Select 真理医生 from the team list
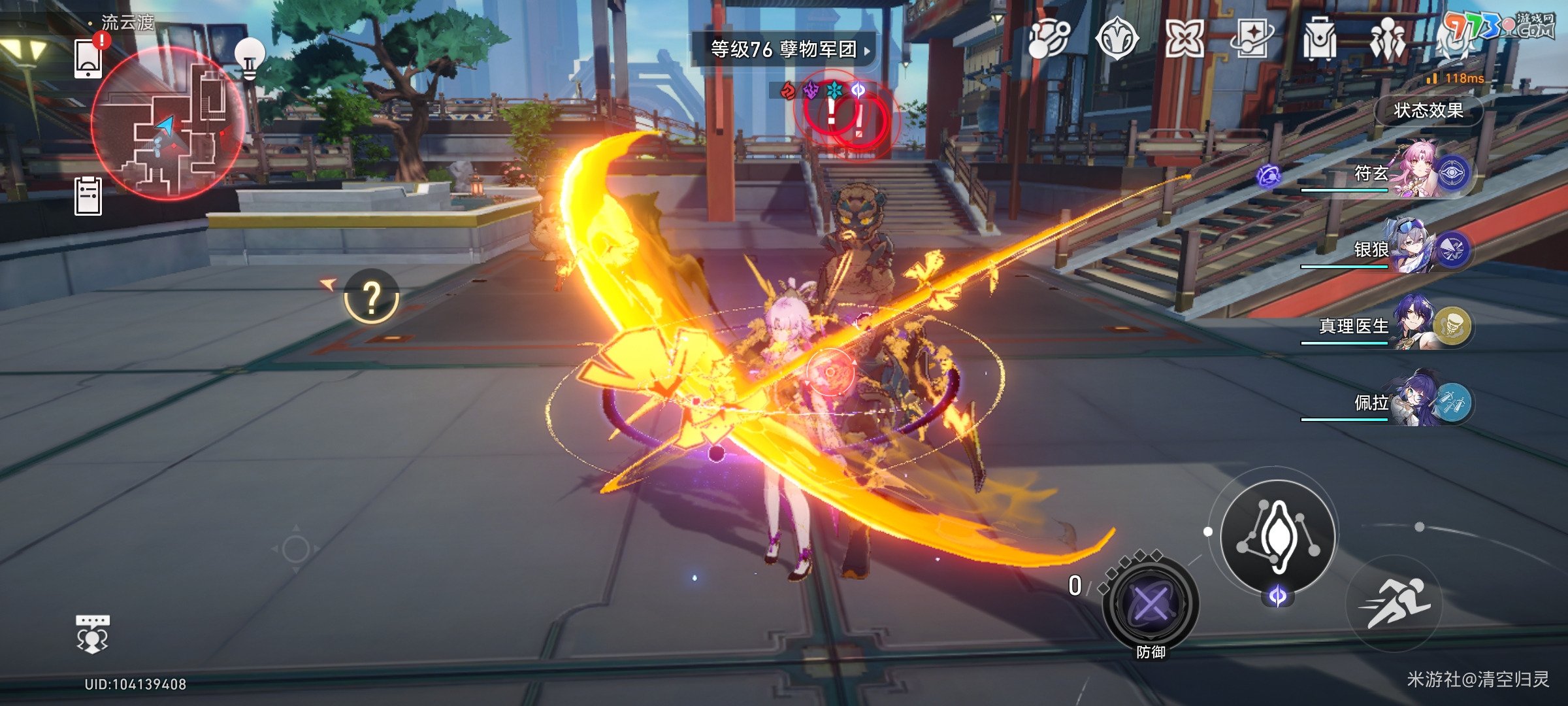The width and height of the screenshot is (1568, 706). tap(1411, 326)
